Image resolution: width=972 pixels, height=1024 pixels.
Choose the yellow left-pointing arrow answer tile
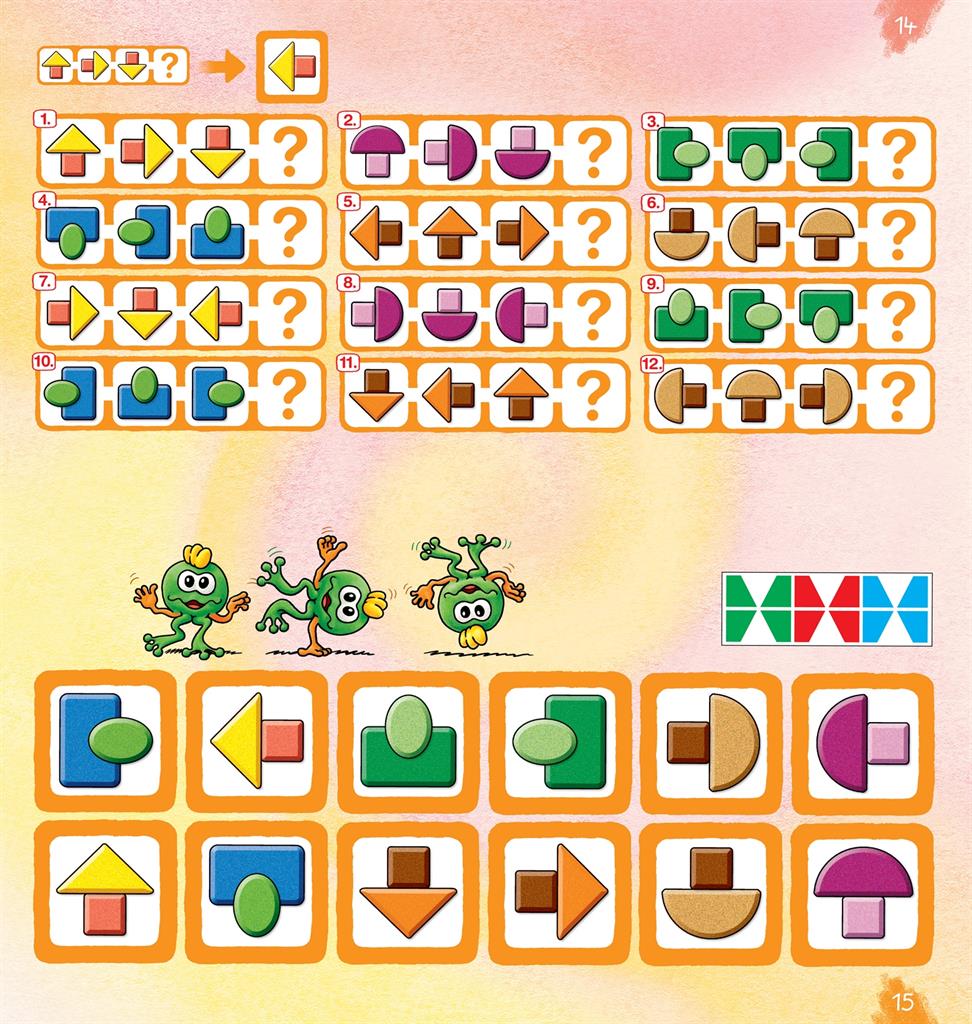256,741
